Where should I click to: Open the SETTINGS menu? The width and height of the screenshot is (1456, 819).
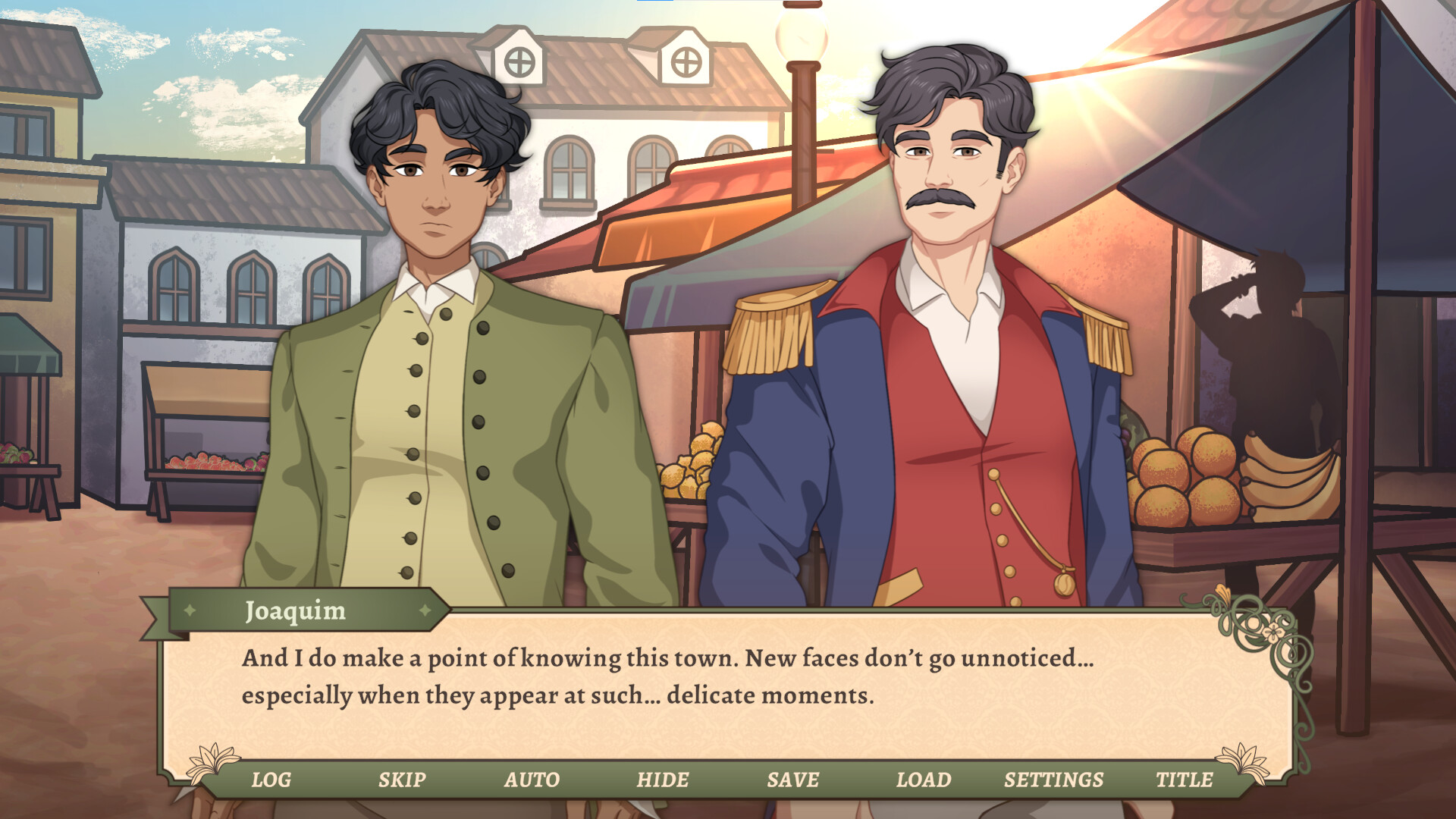1053,779
